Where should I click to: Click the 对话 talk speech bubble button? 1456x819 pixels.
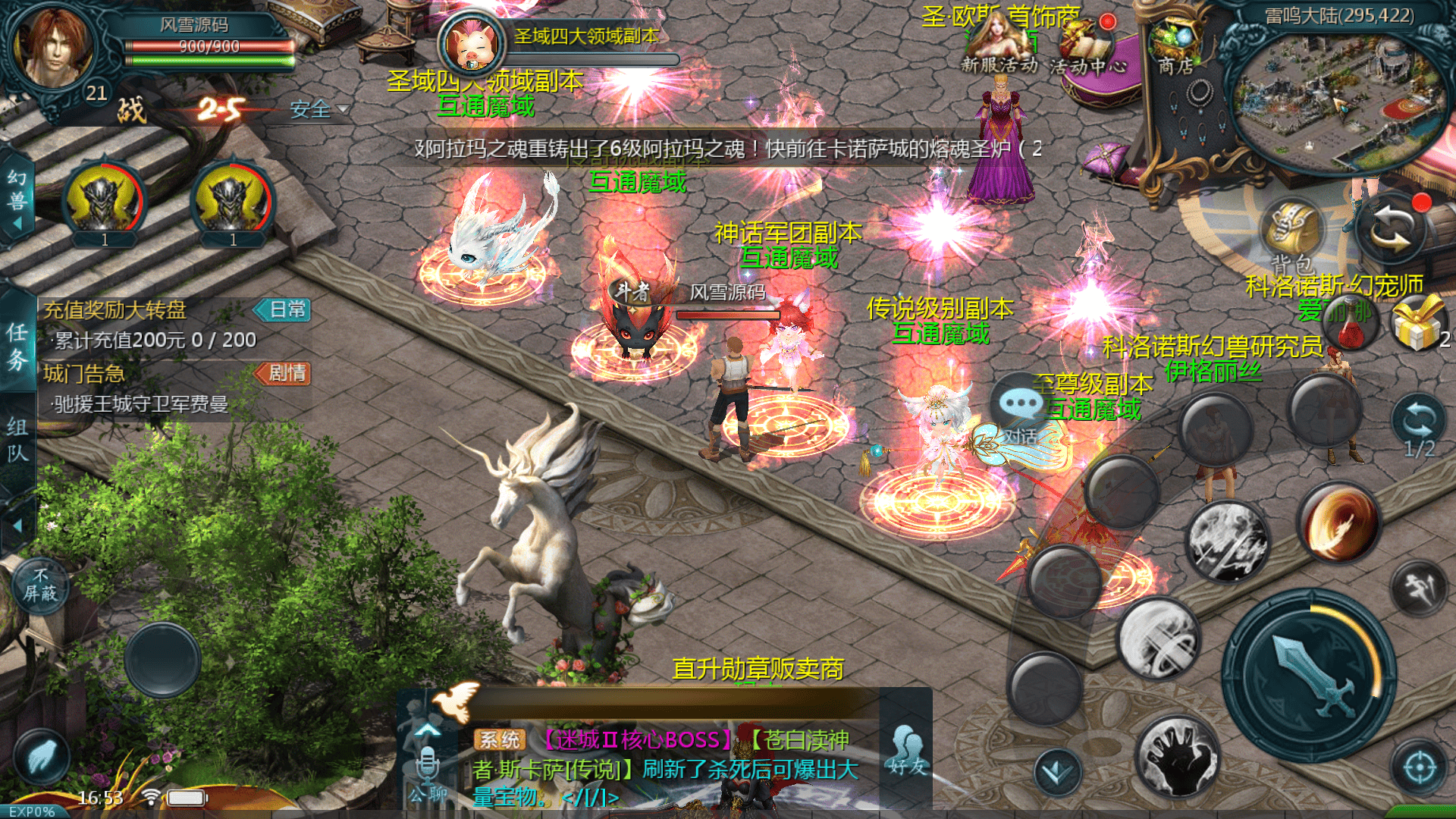pyautogui.click(x=1020, y=409)
